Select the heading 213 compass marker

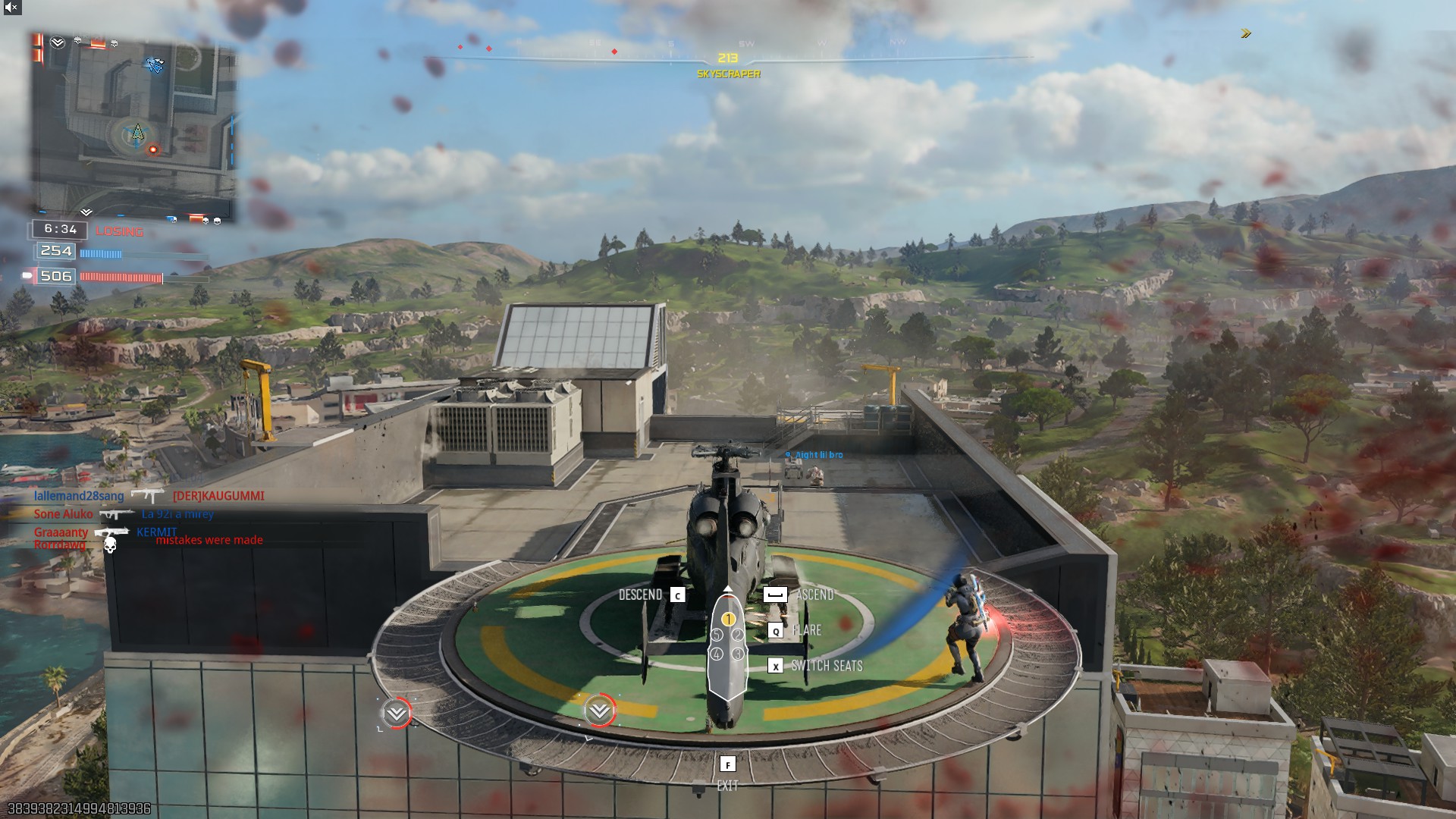tap(727, 56)
